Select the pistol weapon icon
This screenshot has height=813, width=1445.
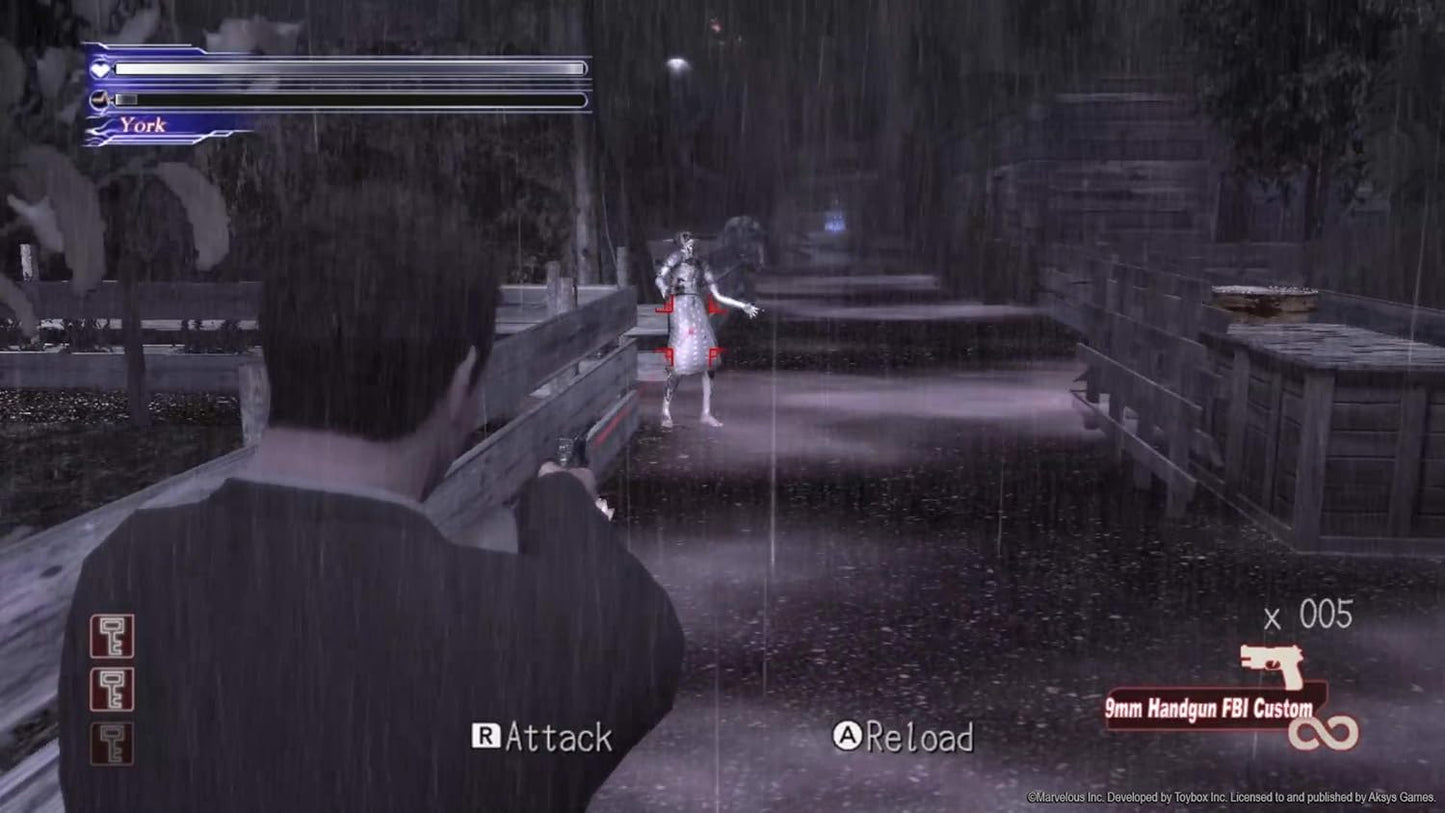point(1272,663)
